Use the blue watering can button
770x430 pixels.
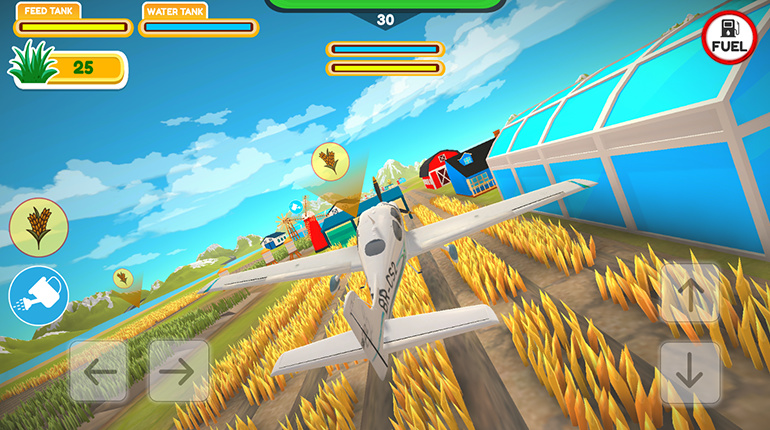click(38, 295)
